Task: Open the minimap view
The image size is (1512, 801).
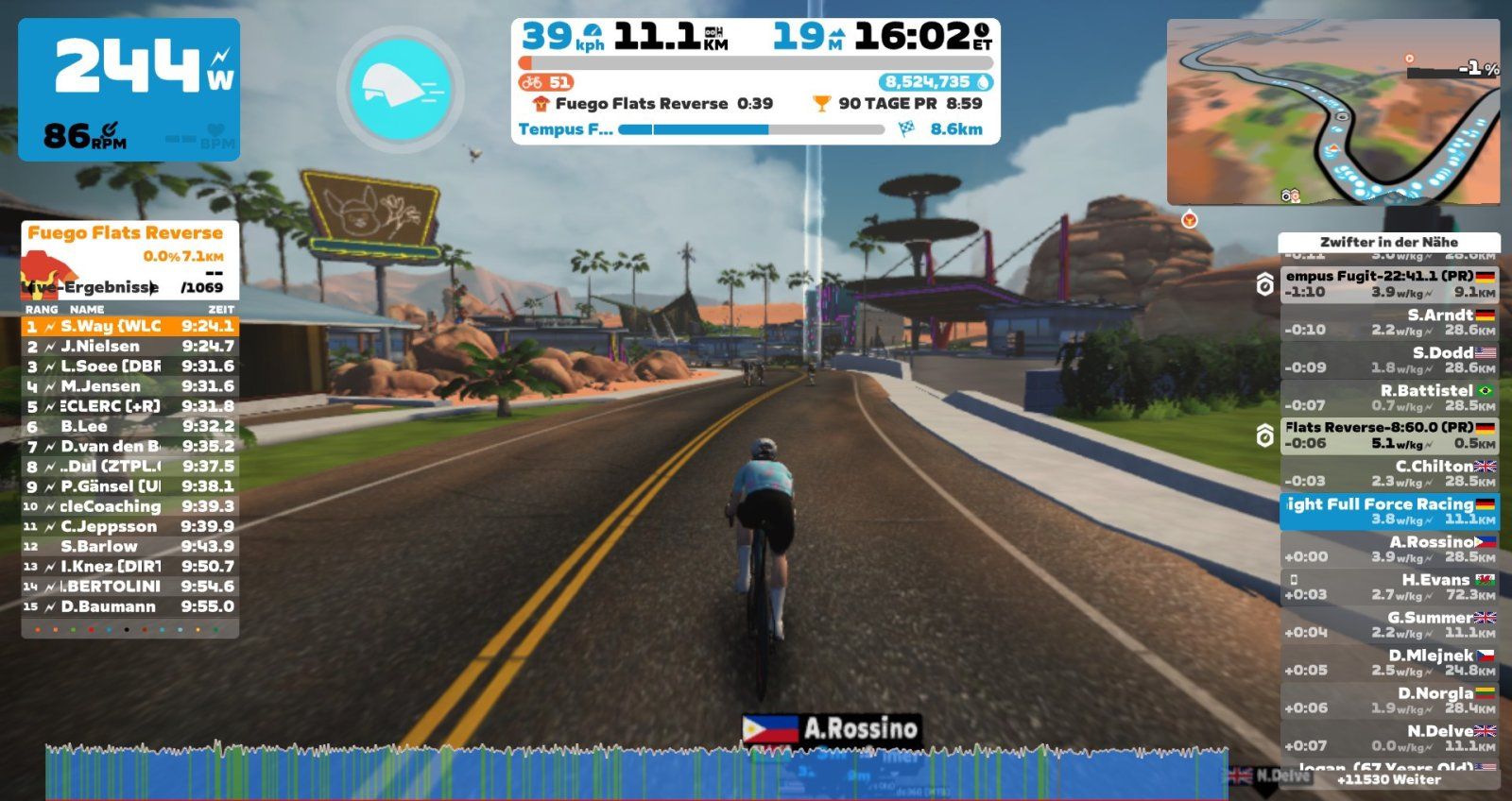Action: click(1332, 111)
